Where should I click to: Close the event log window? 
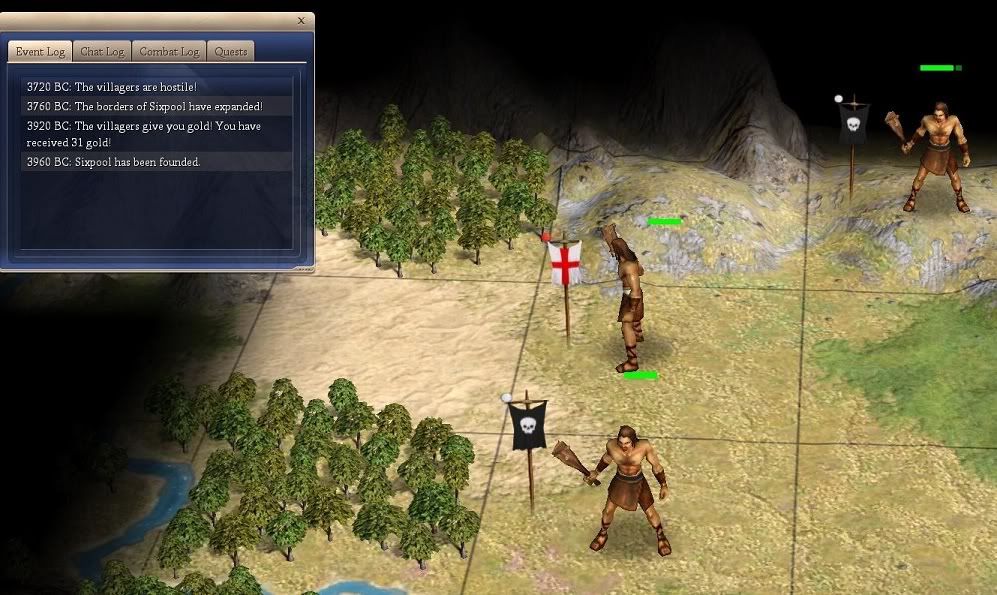(x=301, y=20)
